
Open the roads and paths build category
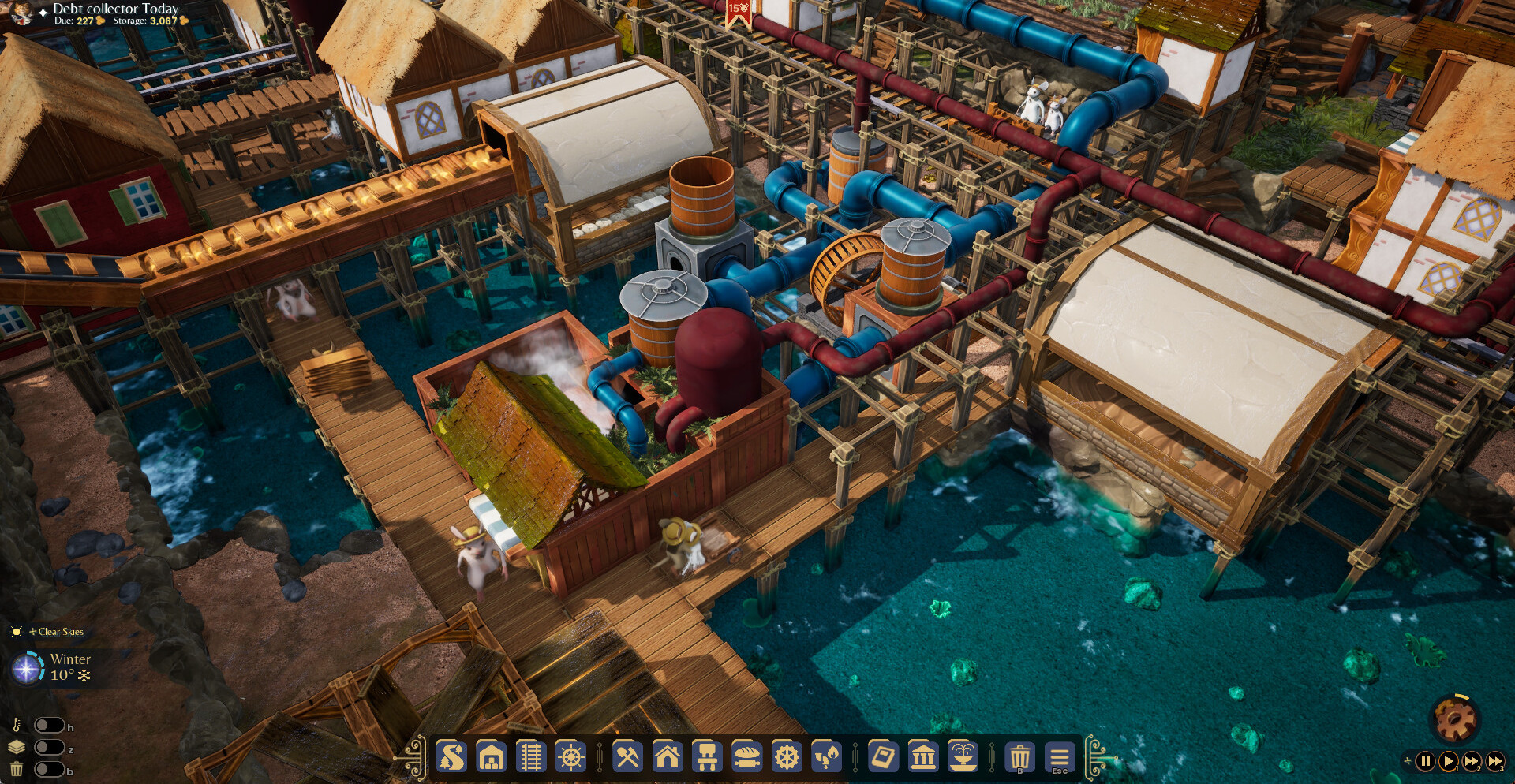[451, 757]
